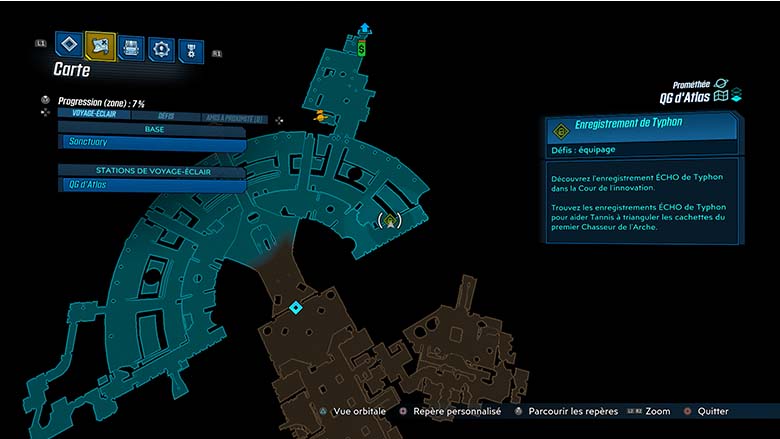Open the medal-icon rank tab
Image resolution: width=780 pixels, height=439 pixels.
tap(190, 51)
